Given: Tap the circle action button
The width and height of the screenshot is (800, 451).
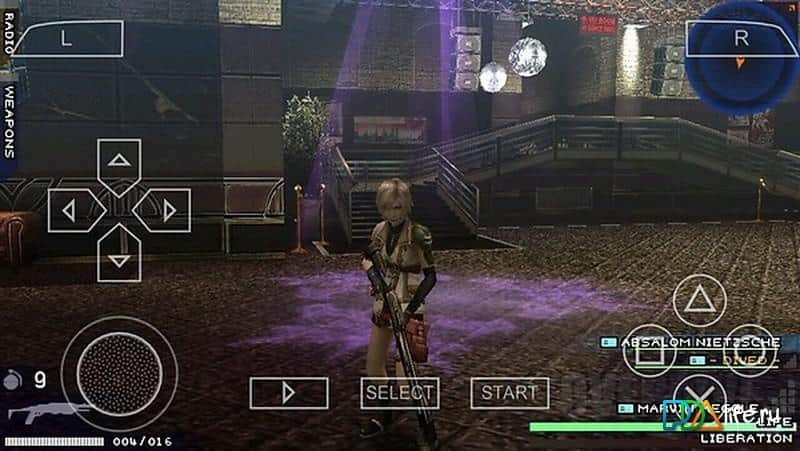Looking at the screenshot, I should 750,350.
